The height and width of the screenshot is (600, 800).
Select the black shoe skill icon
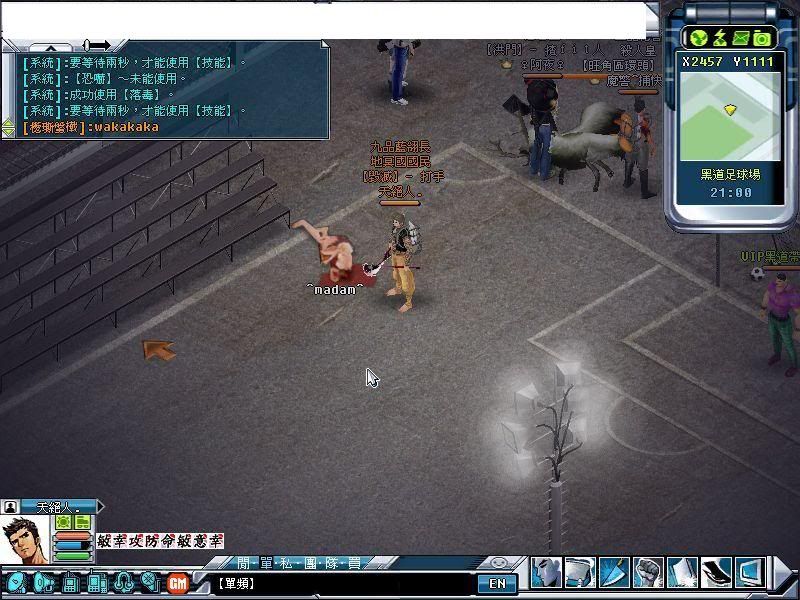pyautogui.click(x=716, y=573)
